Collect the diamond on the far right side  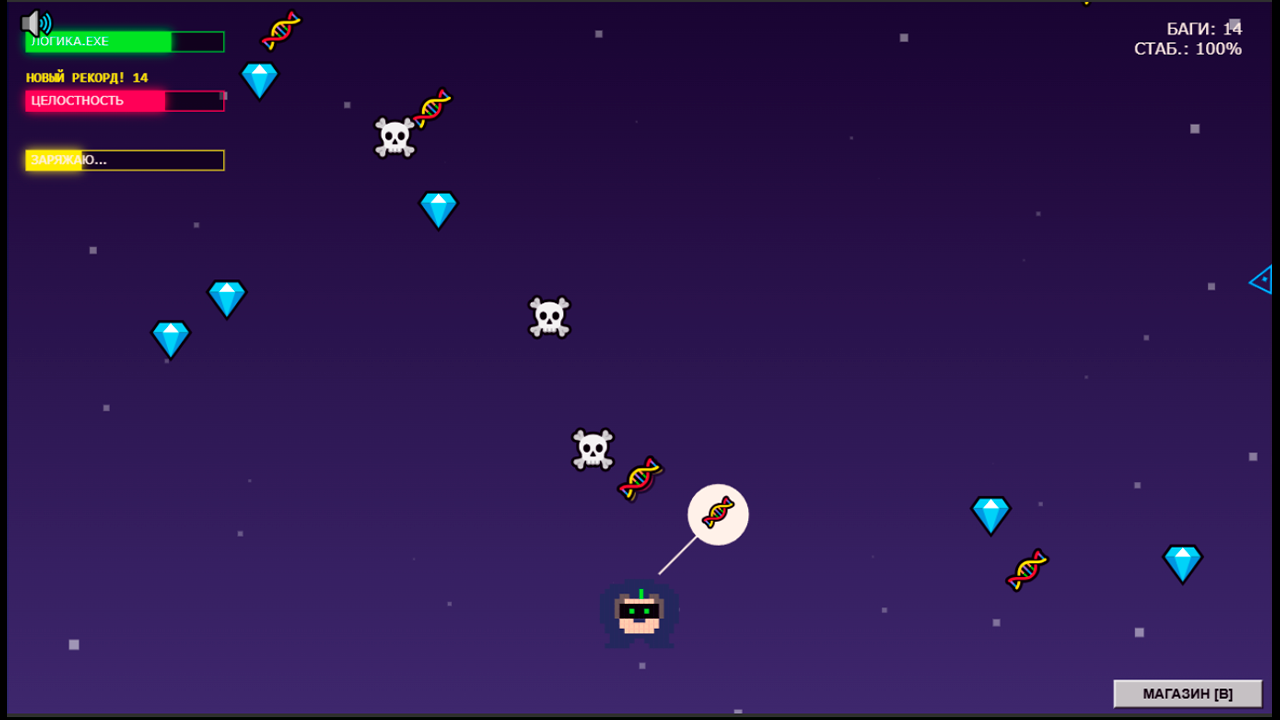pyautogui.click(x=1183, y=563)
